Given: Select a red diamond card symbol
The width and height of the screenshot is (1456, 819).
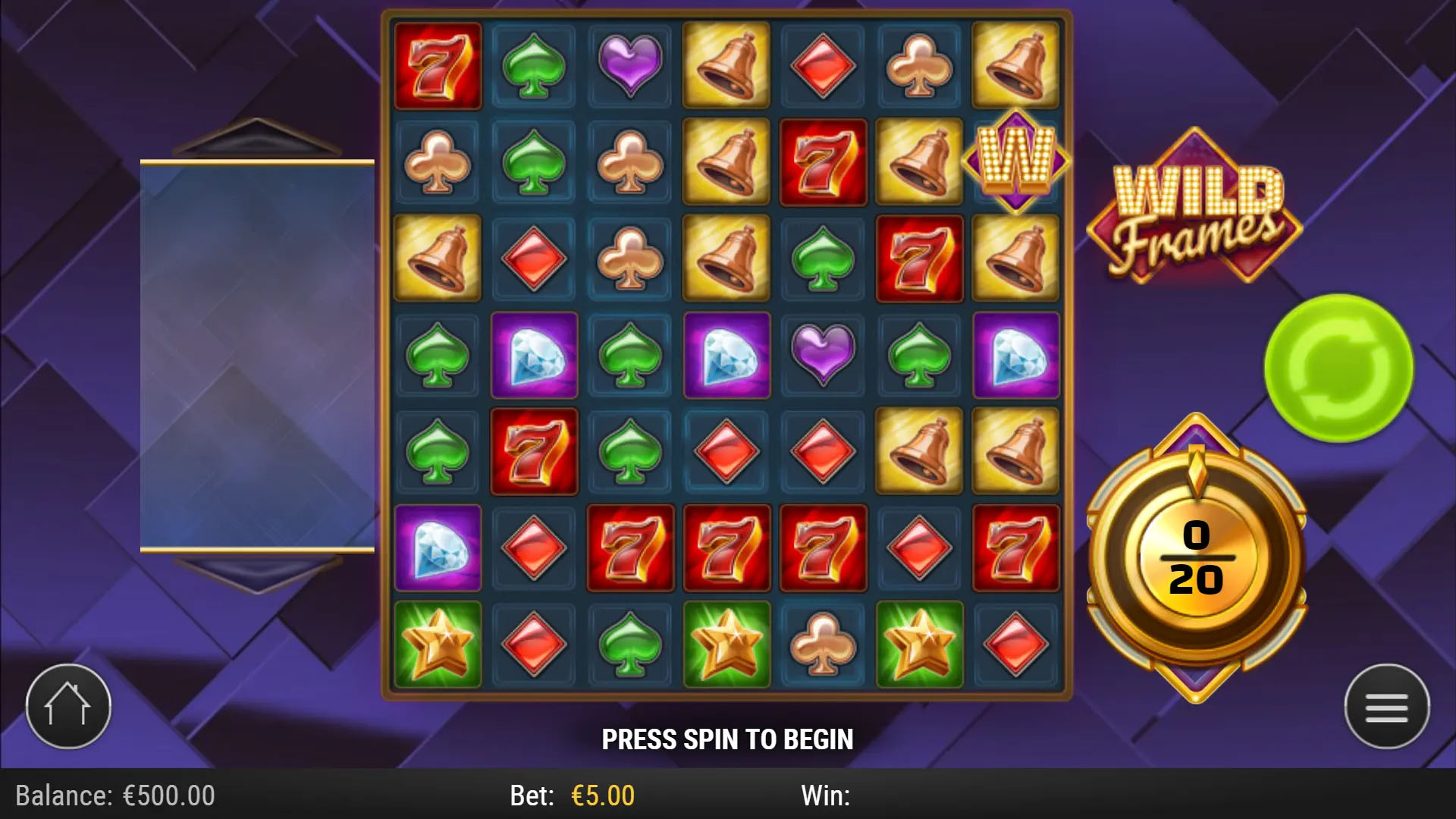Looking at the screenshot, I should [x=823, y=64].
